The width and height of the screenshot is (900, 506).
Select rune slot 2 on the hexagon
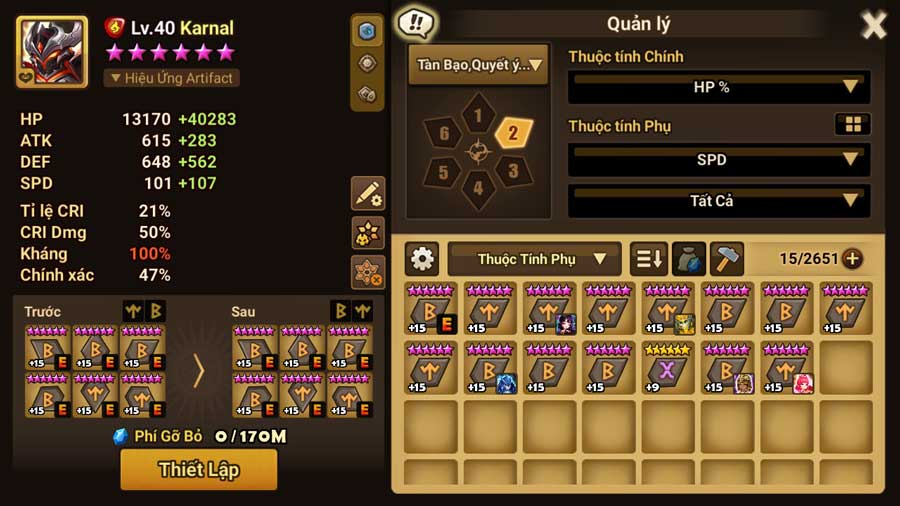513,133
